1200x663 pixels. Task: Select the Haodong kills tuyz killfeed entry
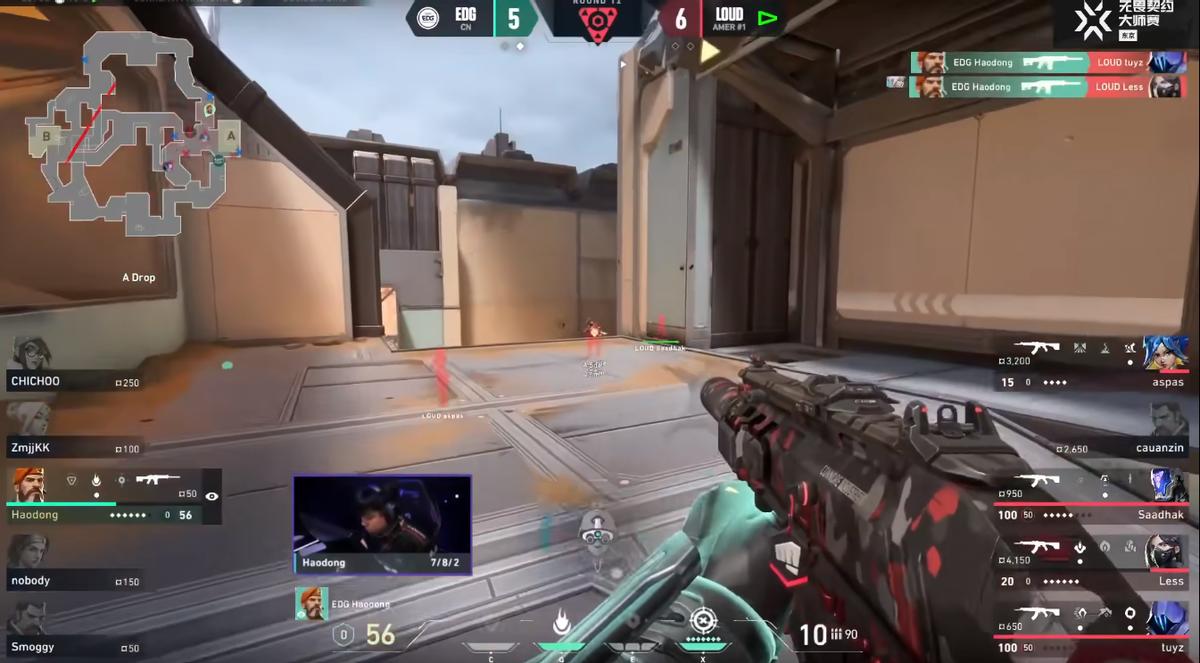(1036, 62)
